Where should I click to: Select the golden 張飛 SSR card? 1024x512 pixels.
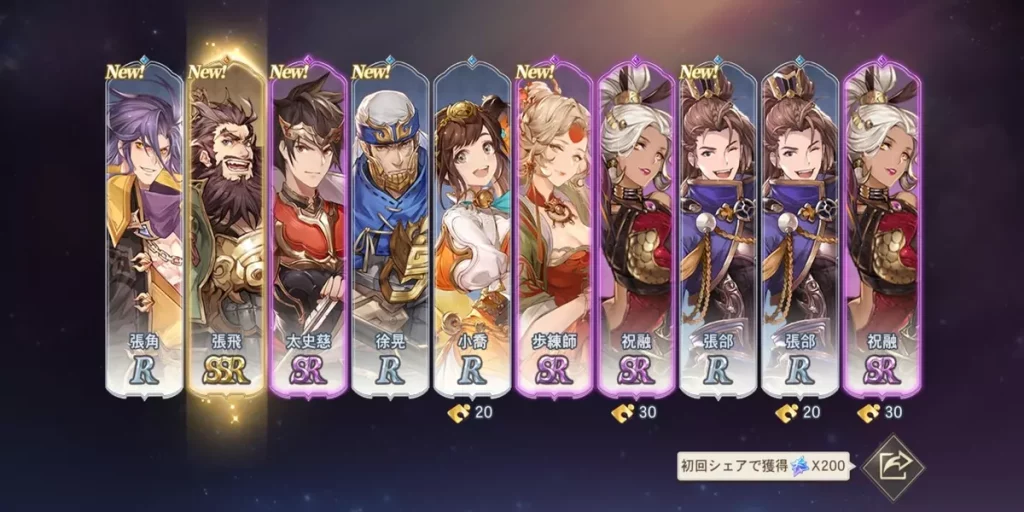(x=226, y=230)
